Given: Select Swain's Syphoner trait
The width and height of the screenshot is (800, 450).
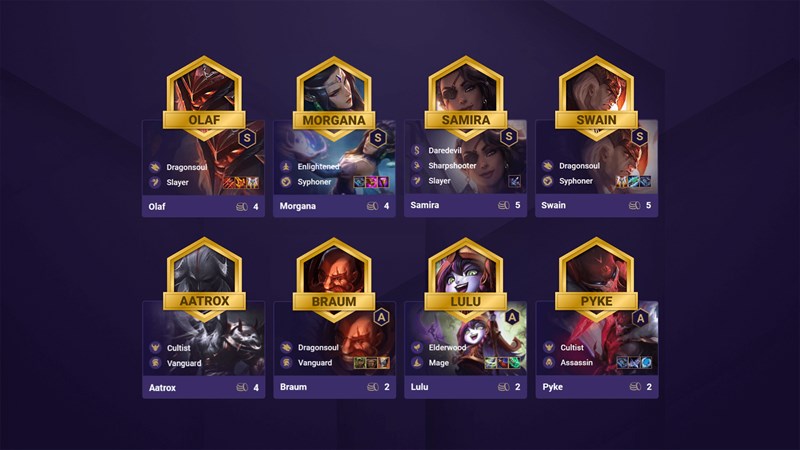Looking at the screenshot, I should click(x=580, y=182).
